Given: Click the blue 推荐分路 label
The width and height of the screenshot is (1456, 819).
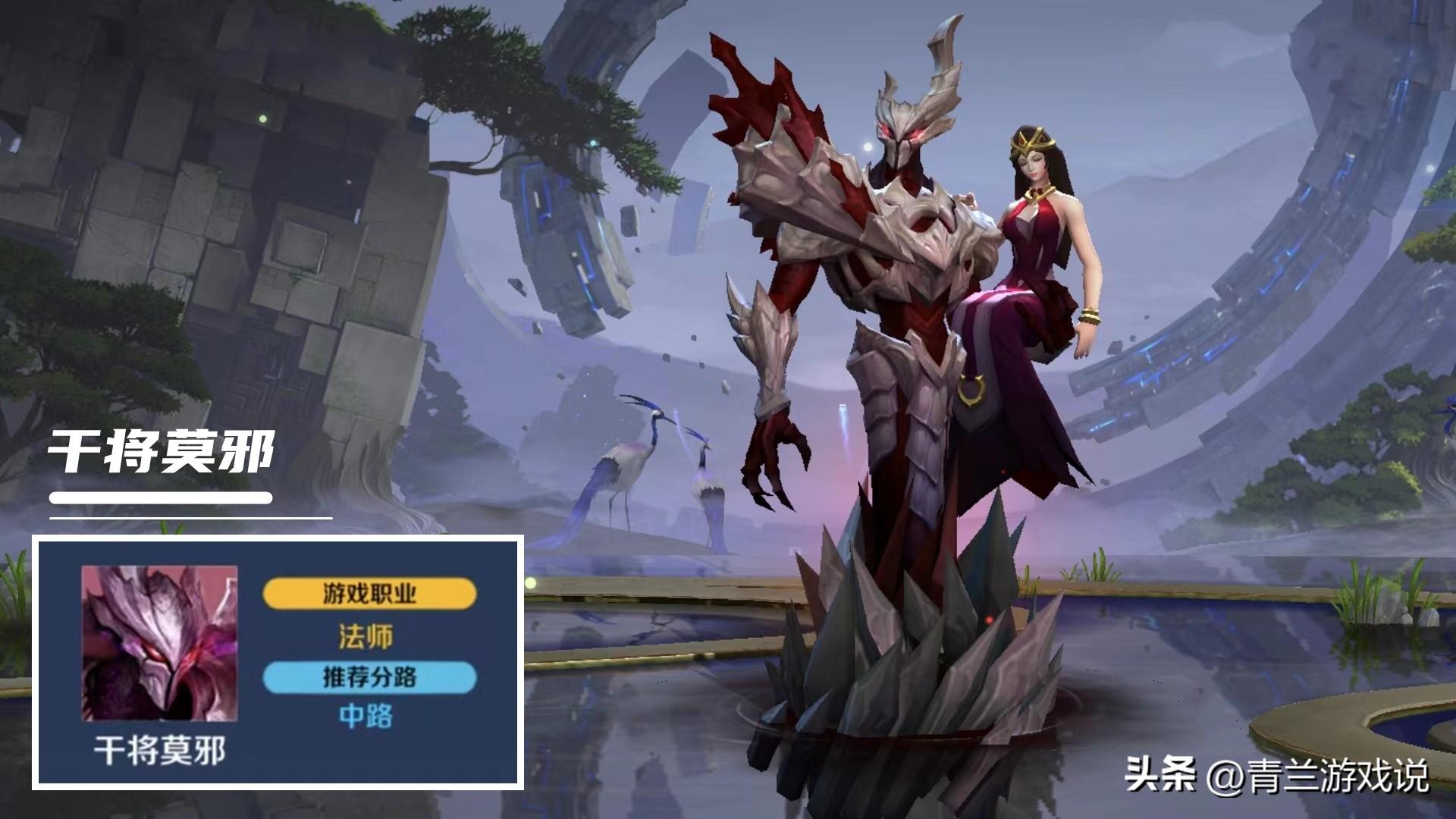Looking at the screenshot, I should click(369, 677).
